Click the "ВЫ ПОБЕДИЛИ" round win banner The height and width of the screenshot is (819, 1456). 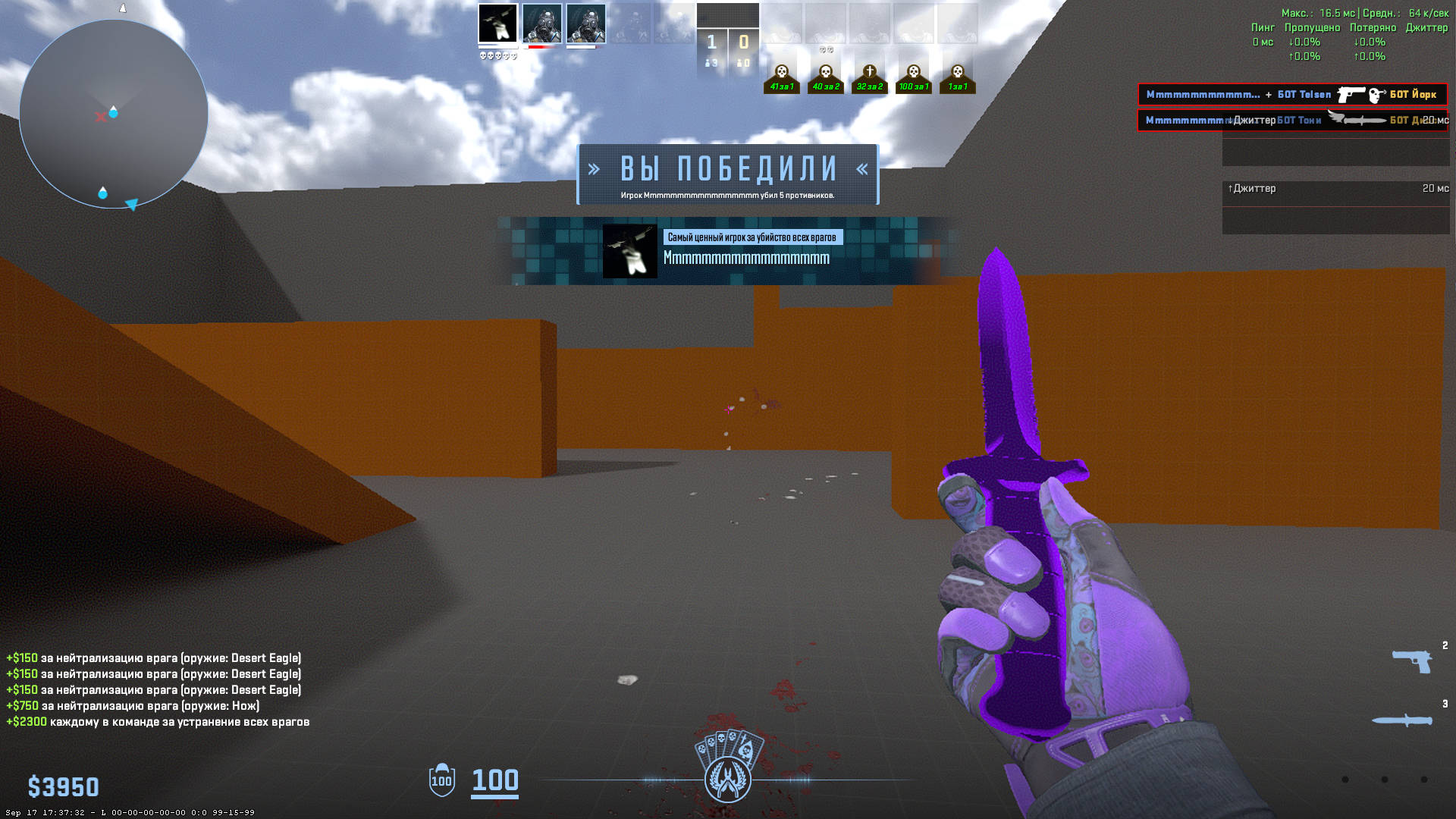click(x=728, y=174)
